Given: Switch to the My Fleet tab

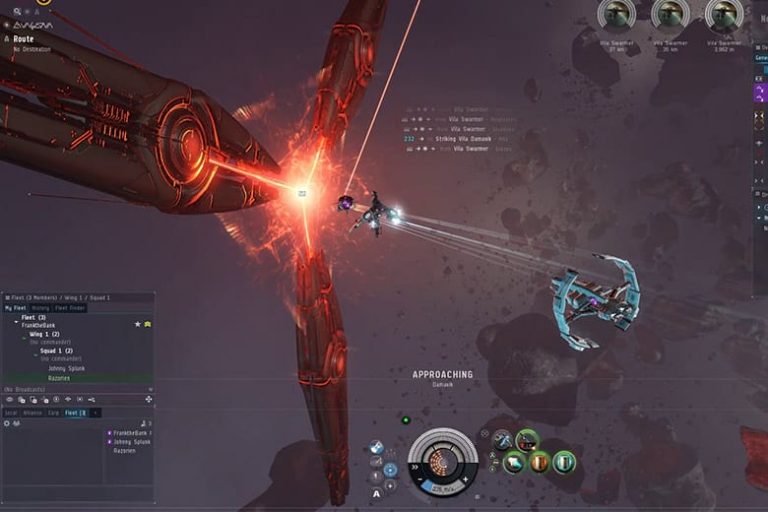Looking at the screenshot, I should (15, 308).
